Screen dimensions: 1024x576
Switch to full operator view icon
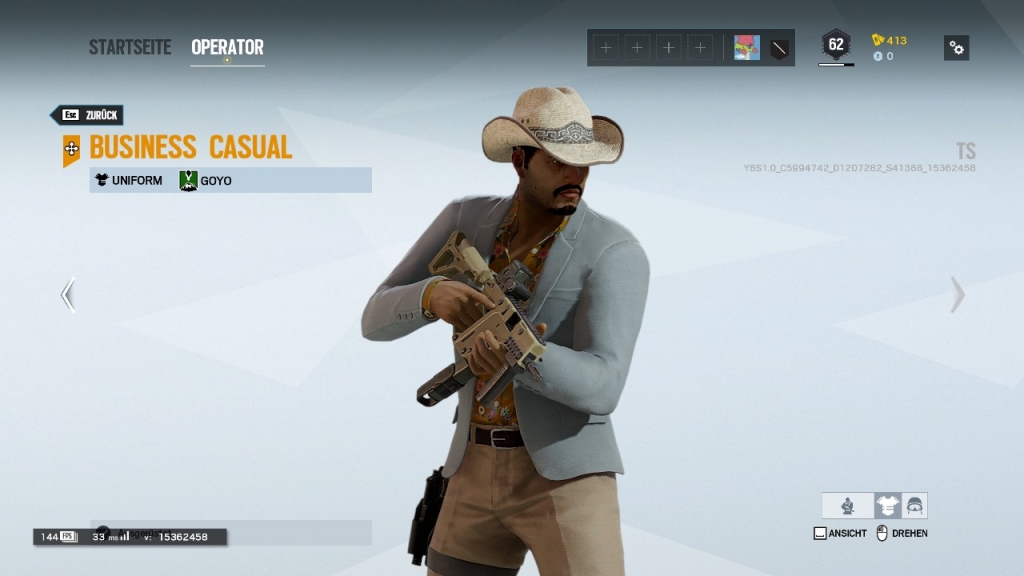[x=847, y=506]
